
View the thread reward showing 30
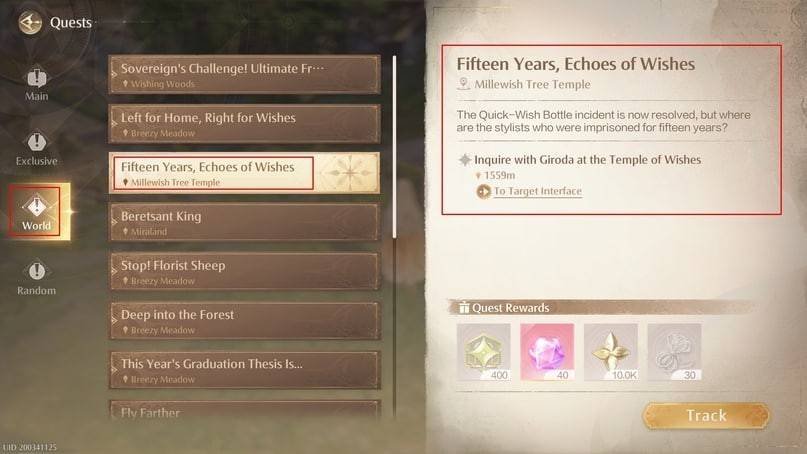(674, 350)
